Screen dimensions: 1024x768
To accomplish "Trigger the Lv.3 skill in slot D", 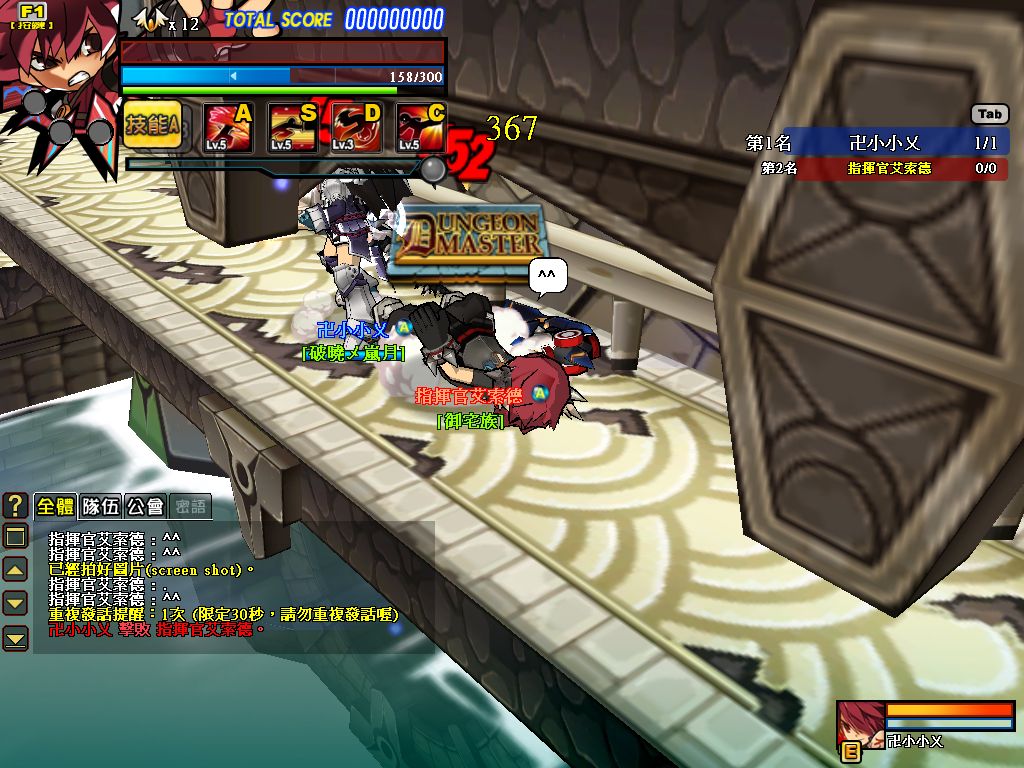I will pos(357,127).
